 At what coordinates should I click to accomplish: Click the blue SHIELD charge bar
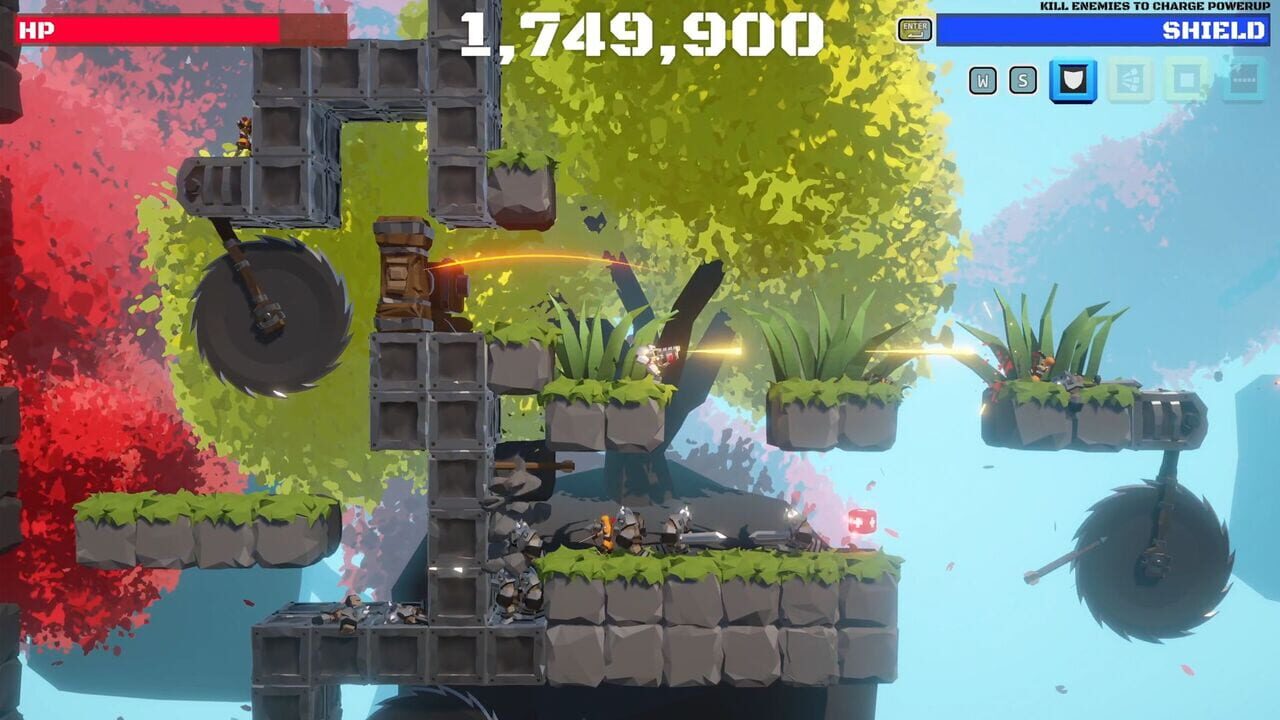point(1100,29)
